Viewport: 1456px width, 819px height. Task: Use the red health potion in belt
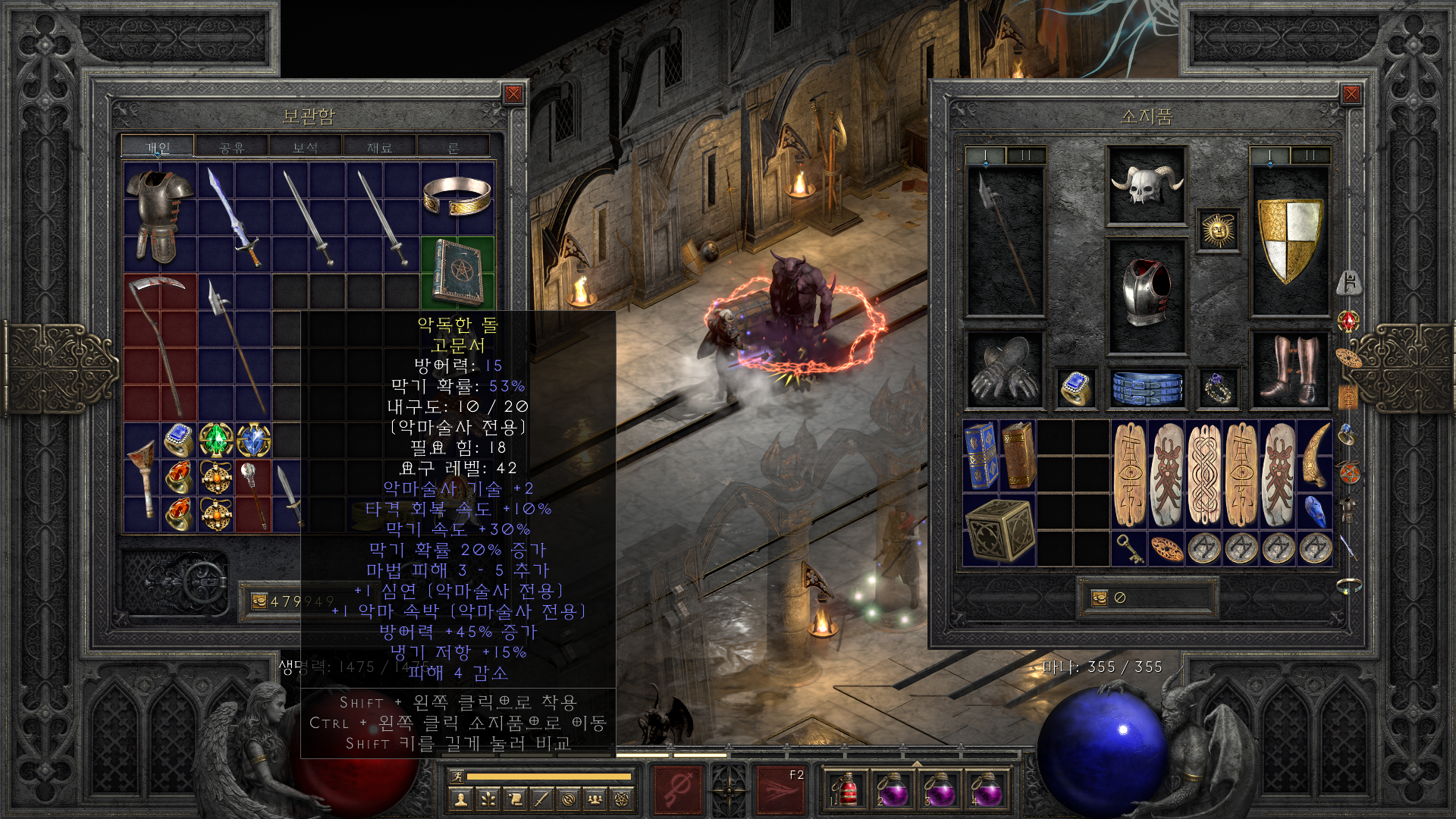coord(846,790)
